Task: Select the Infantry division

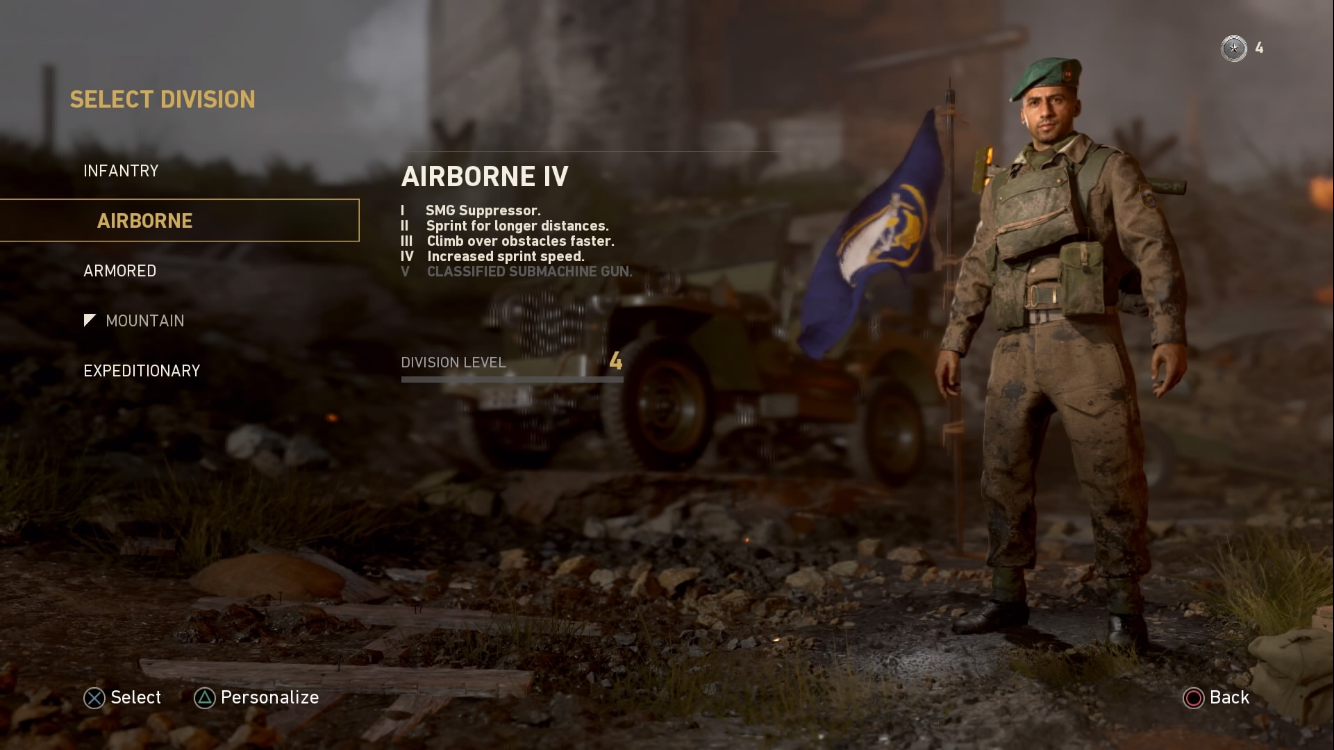Action: pos(121,171)
